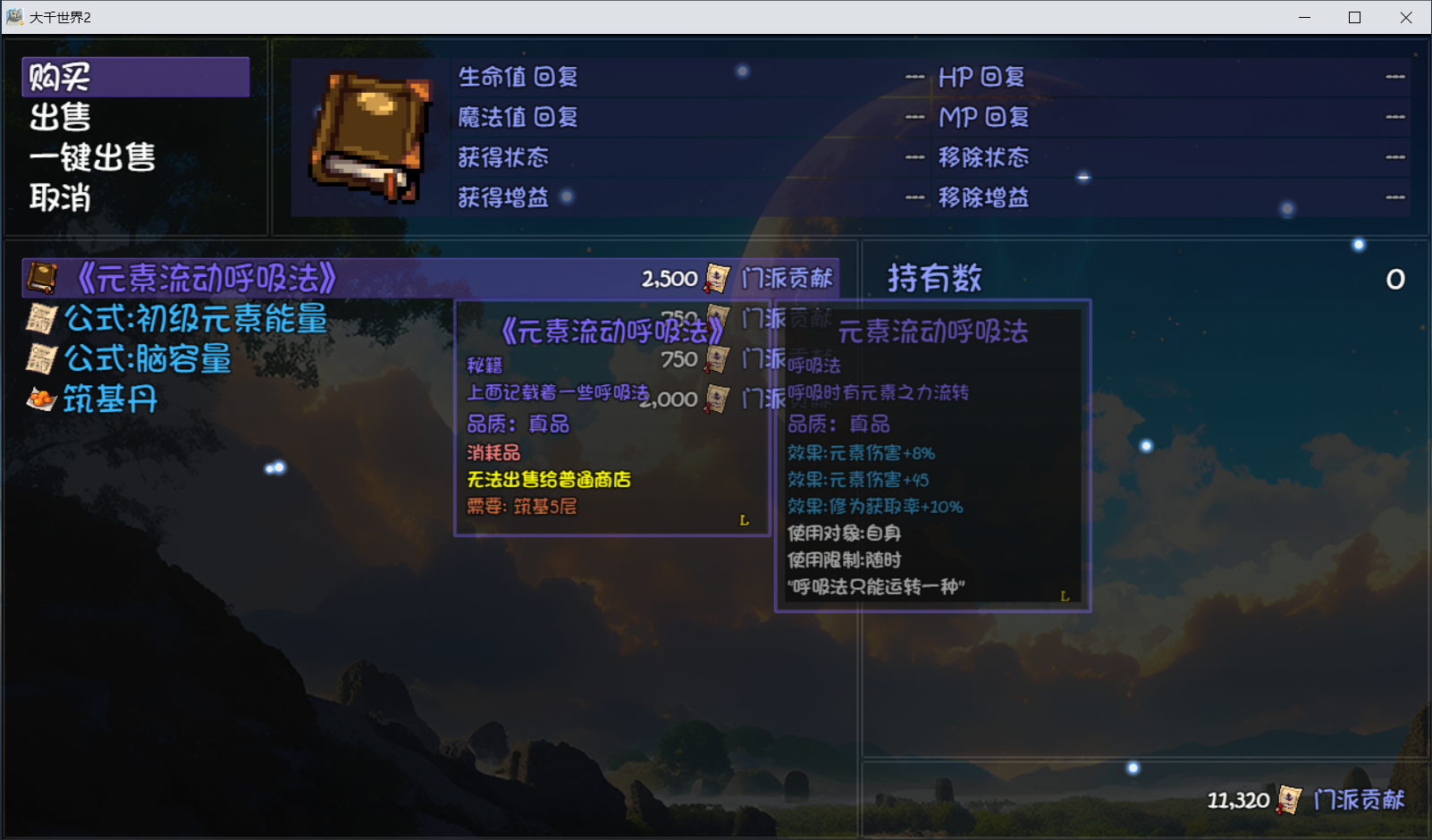Select the 一键出售 option
Screen dimensions: 1432x840
(89, 157)
